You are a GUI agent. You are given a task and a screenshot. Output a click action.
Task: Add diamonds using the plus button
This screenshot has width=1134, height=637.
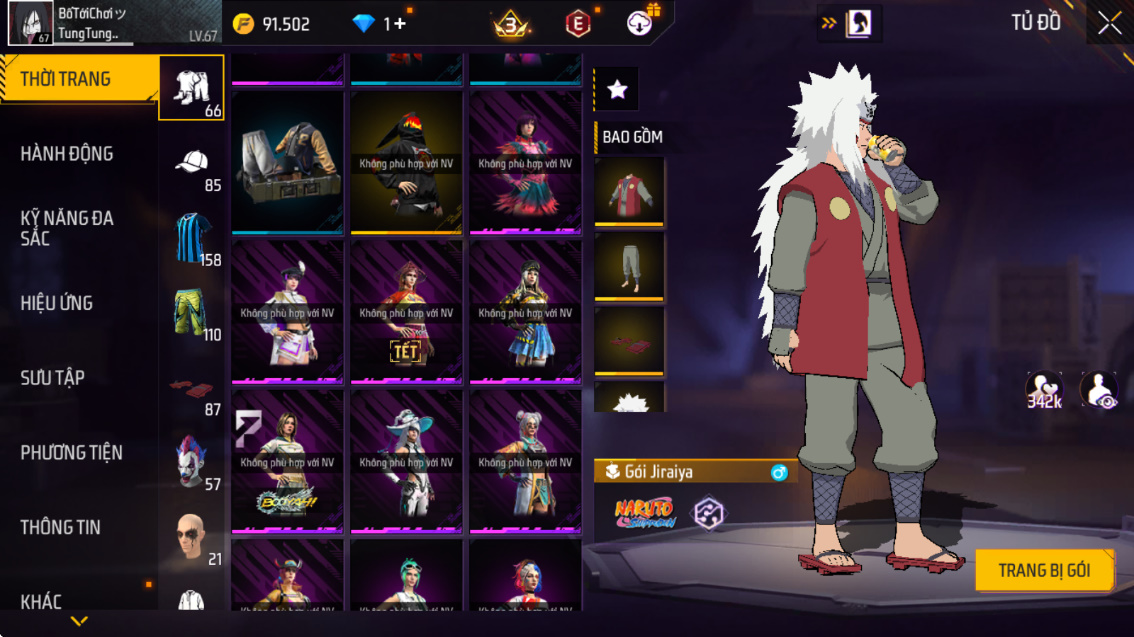pos(400,24)
